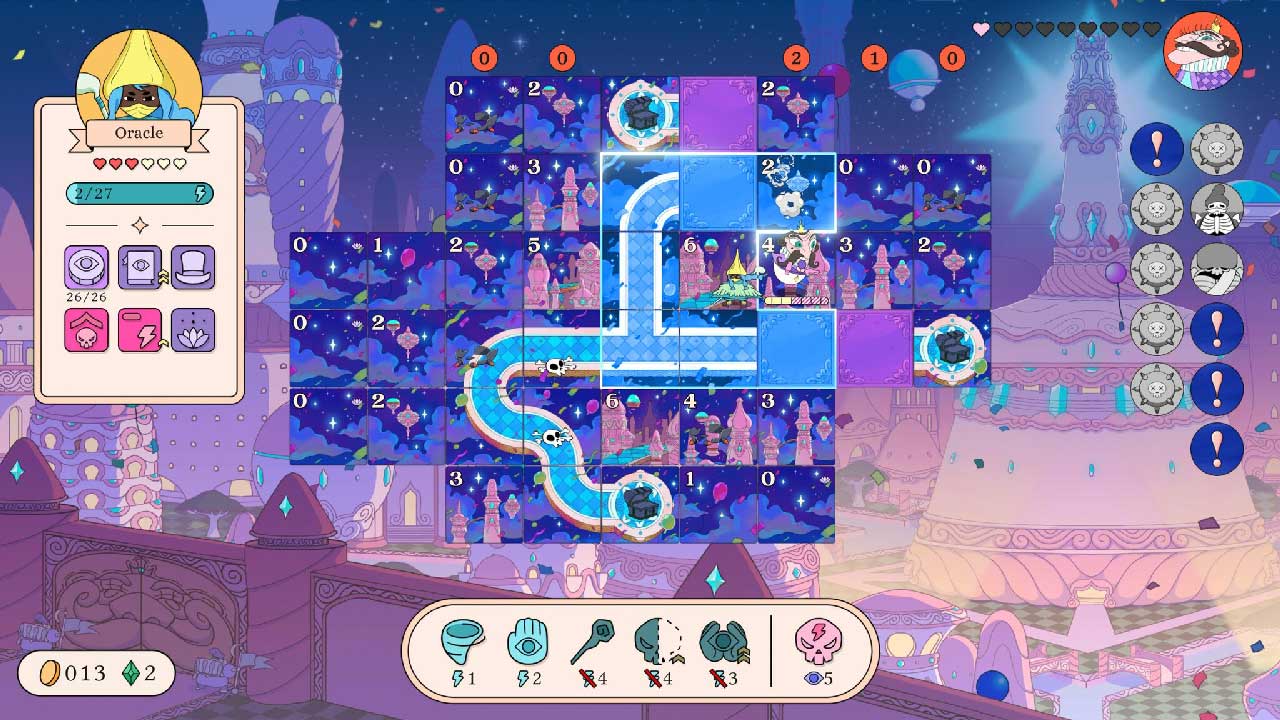Open the eye spellbook skill
The width and height of the screenshot is (1280, 720).
coord(139,268)
